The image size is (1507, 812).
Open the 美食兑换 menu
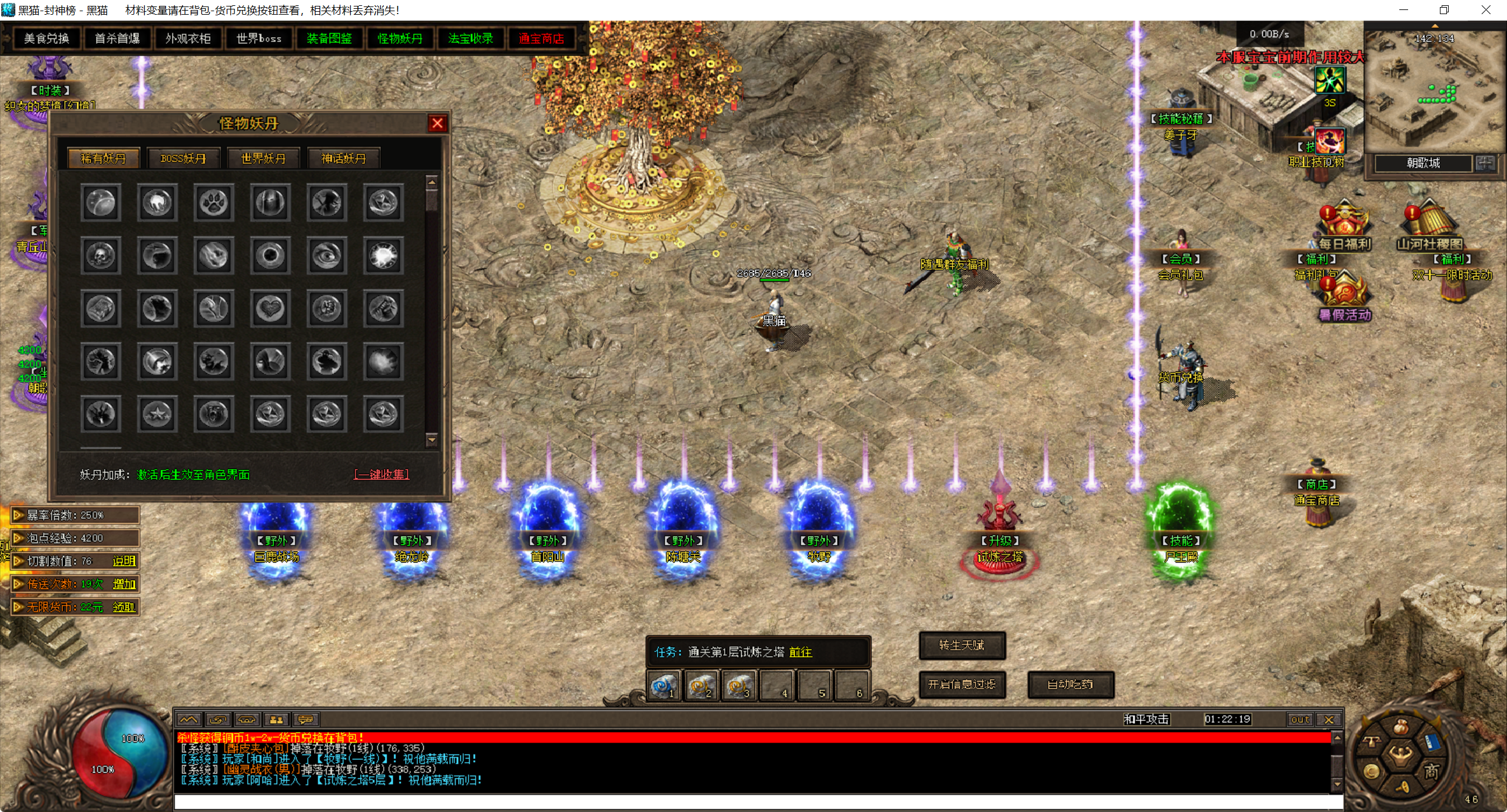[x=47, y=38]
